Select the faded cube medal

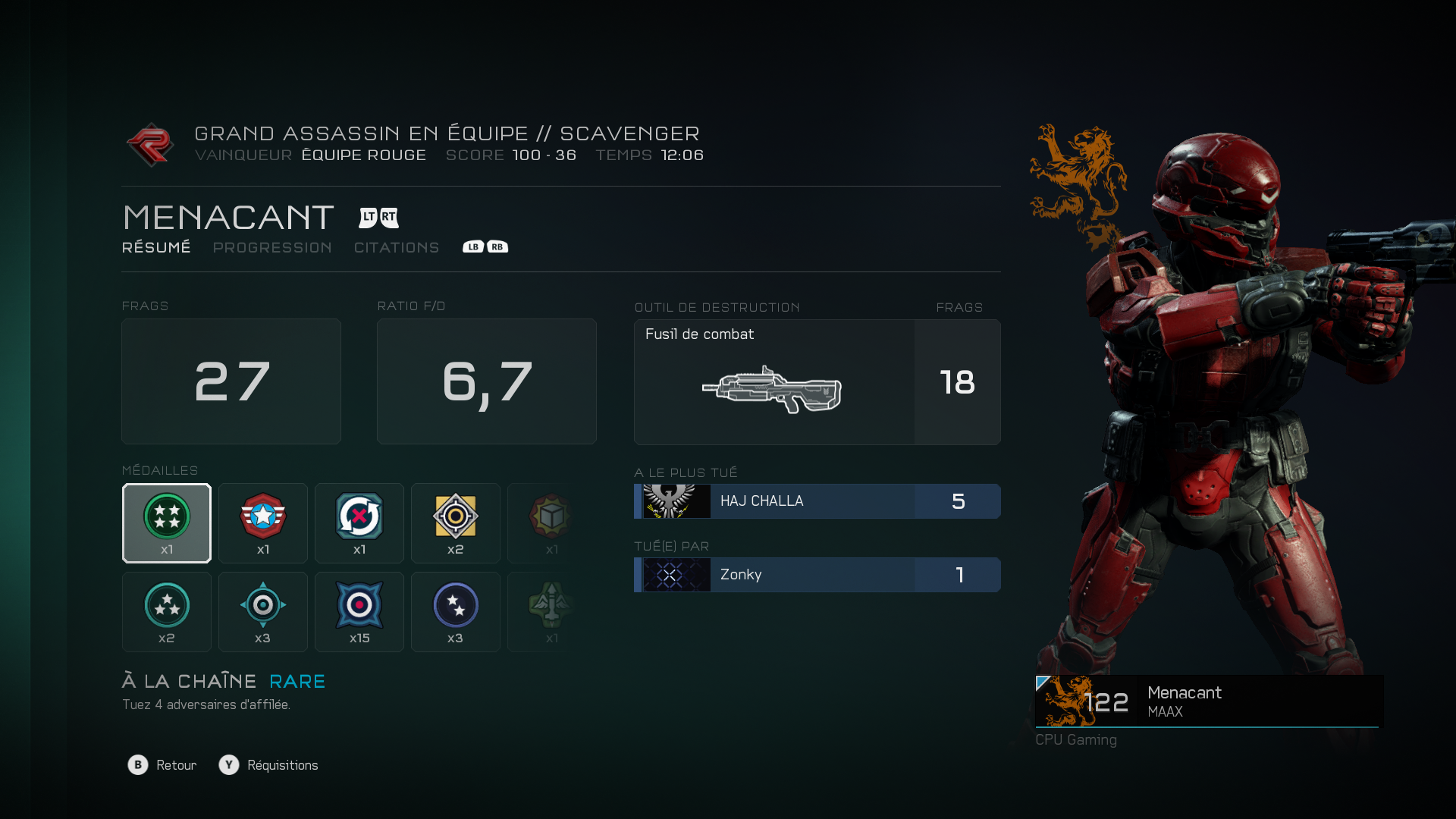pos(551,523)
